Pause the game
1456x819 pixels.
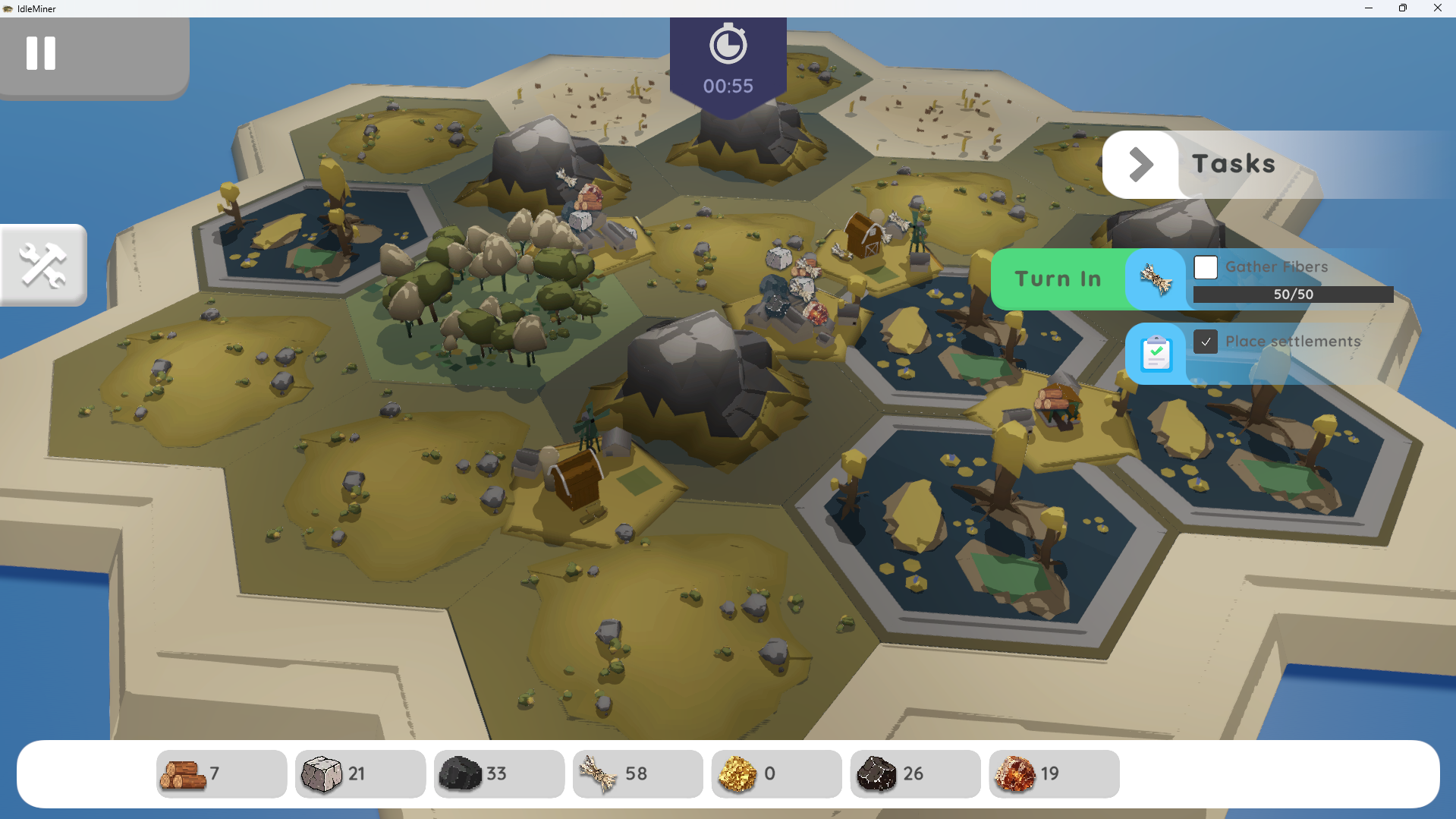click(41, 53)
